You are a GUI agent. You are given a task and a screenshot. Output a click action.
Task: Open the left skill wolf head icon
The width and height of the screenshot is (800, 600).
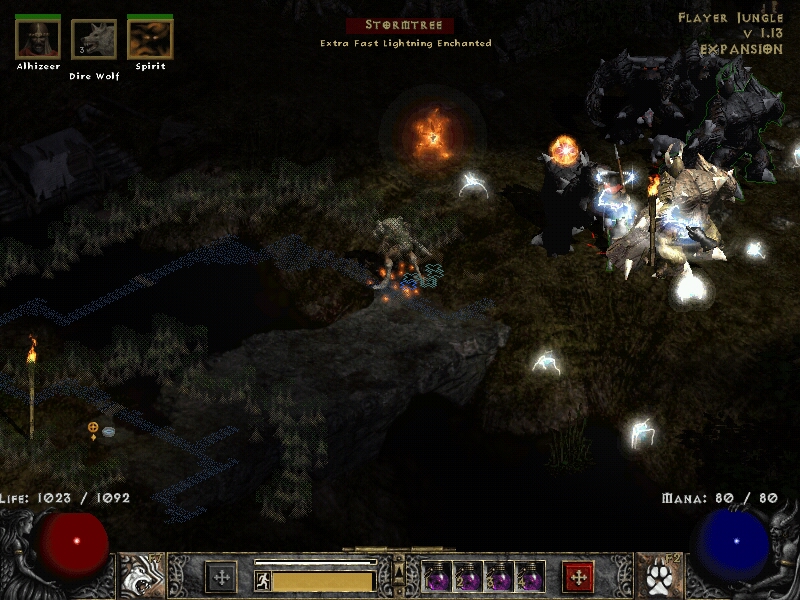point(142,576)
